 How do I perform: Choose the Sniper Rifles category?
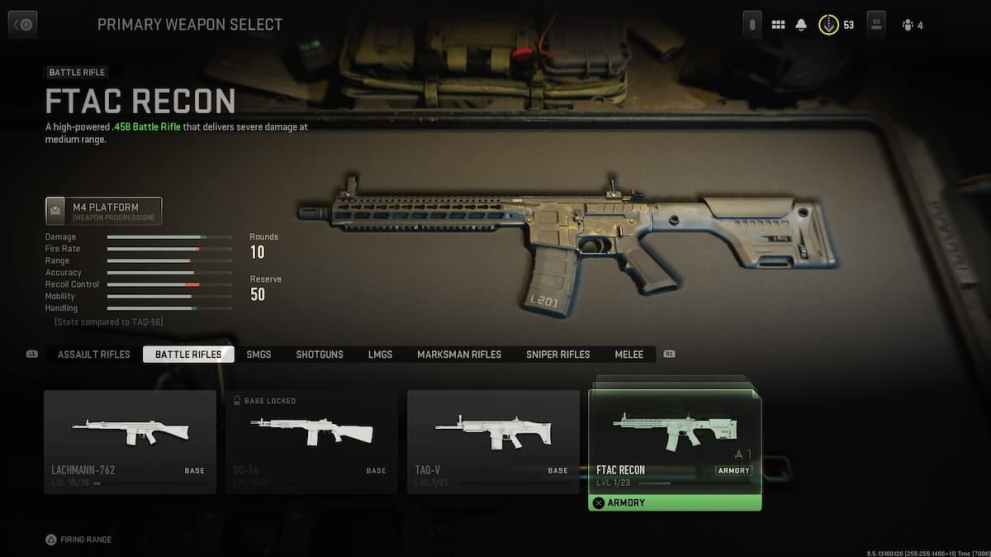(x=558, y=355)
